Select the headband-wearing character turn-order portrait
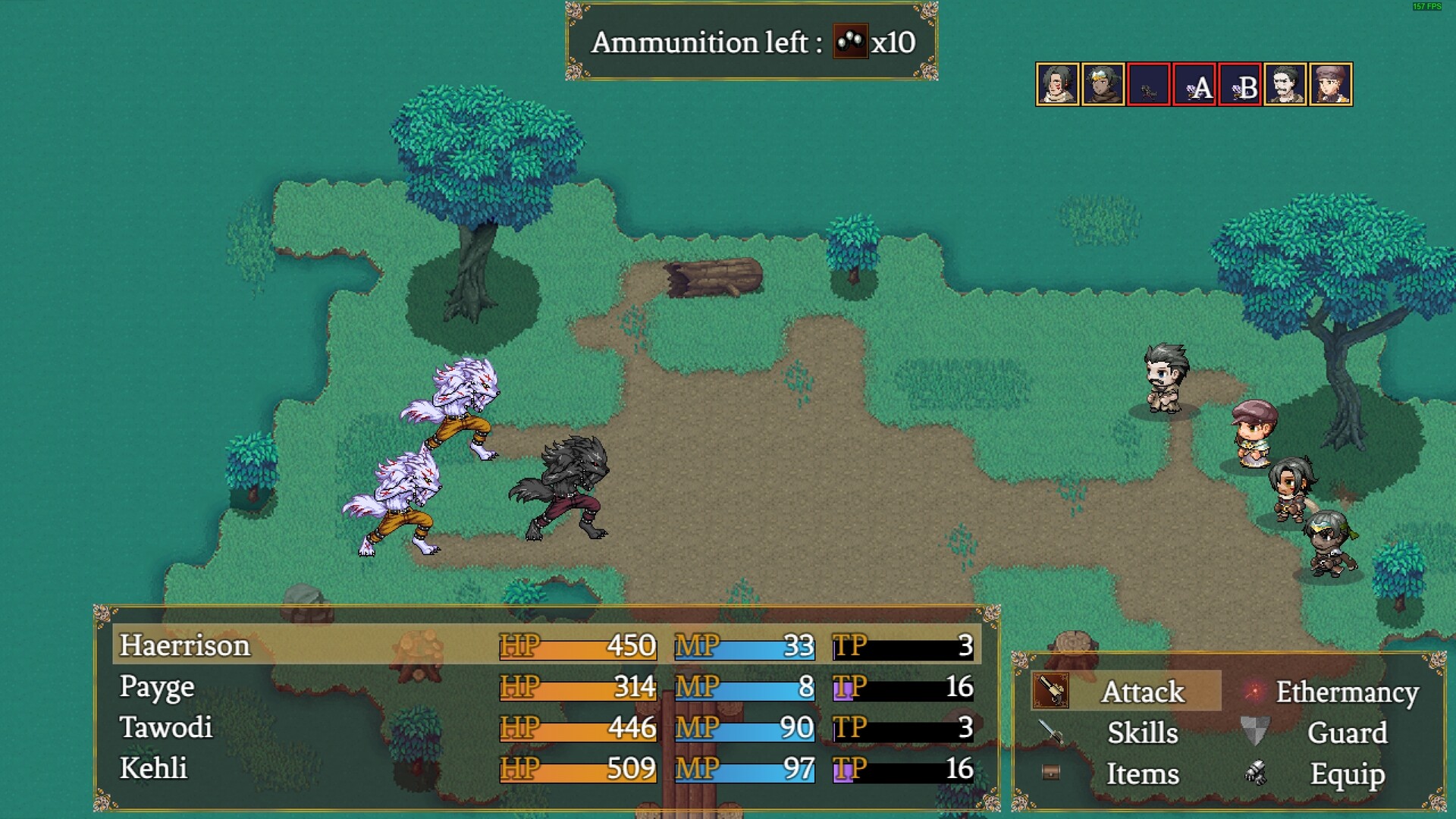 [x=1103, y=84]
